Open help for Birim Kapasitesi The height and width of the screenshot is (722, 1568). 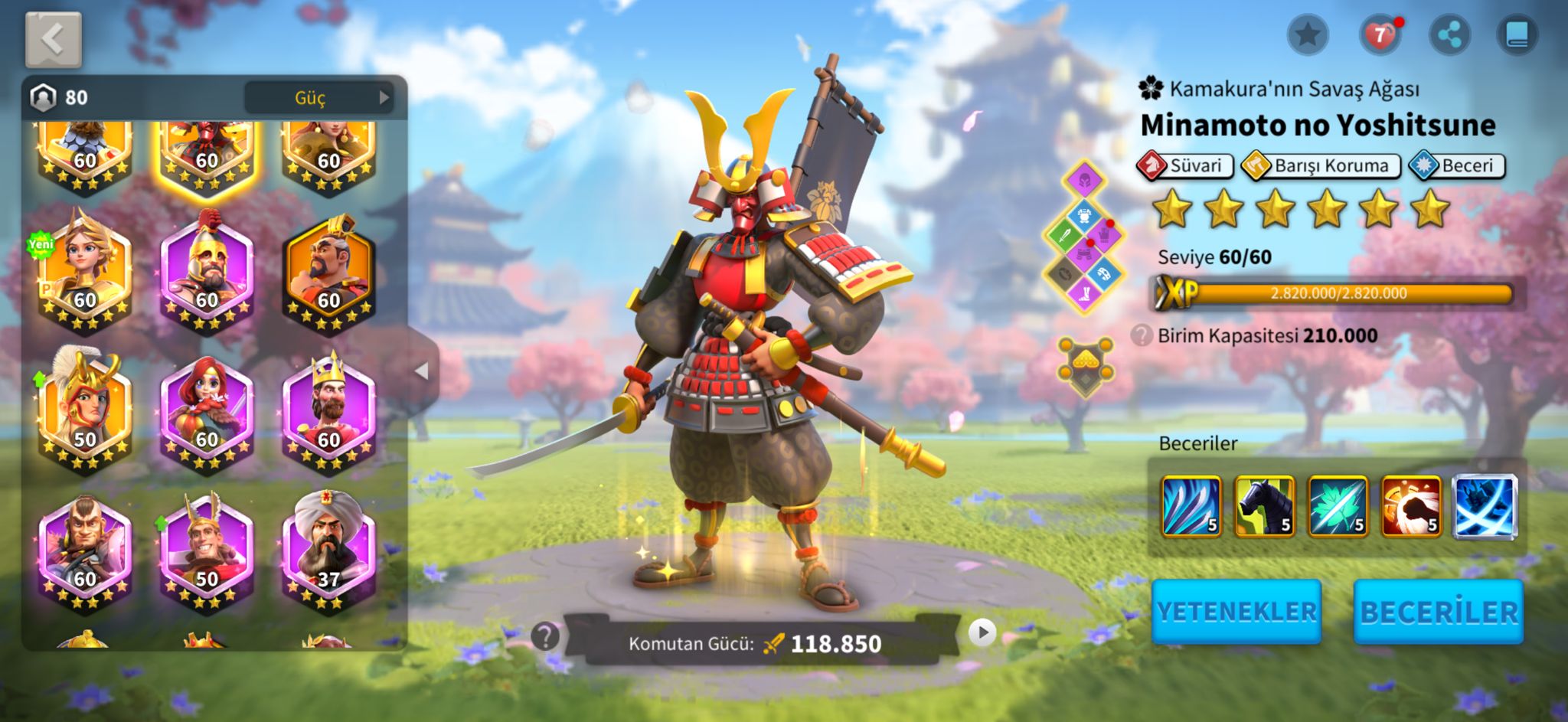[x=1142, y=335]
